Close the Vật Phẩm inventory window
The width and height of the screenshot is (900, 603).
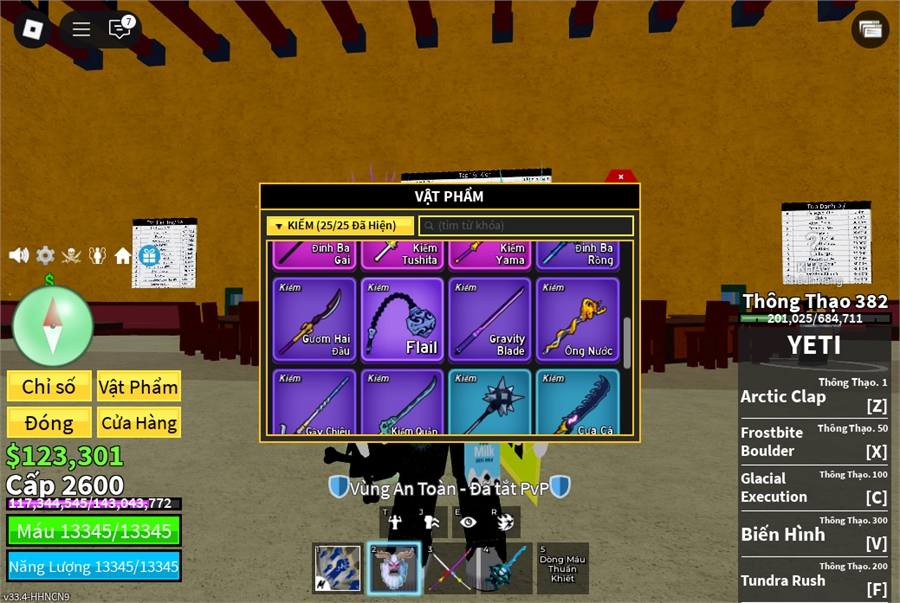click(x=621, y=176)
